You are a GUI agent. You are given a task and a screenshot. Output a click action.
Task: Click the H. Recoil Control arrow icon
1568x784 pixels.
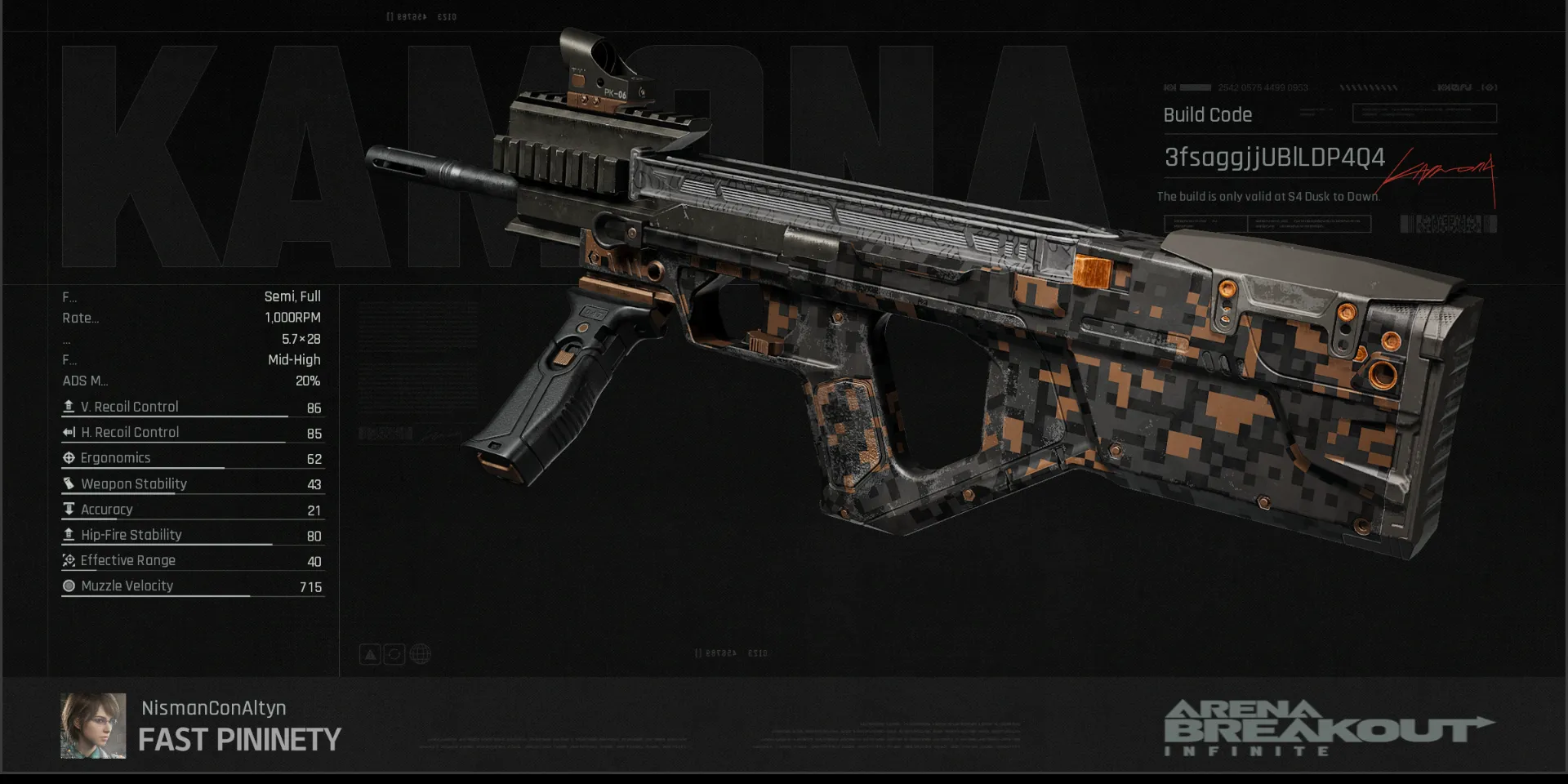pos(69,432)
